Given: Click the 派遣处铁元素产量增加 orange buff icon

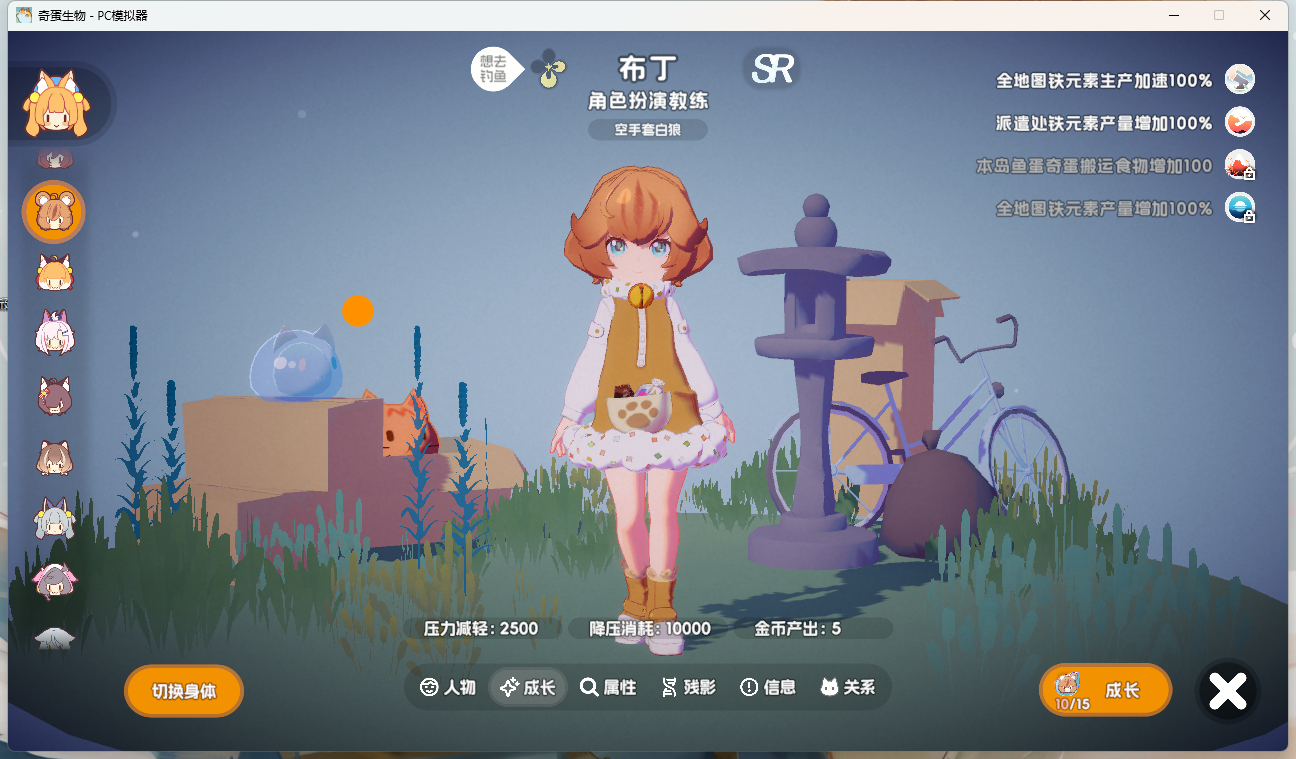Looking at the screenshot, I should [x=1240, y=122].
